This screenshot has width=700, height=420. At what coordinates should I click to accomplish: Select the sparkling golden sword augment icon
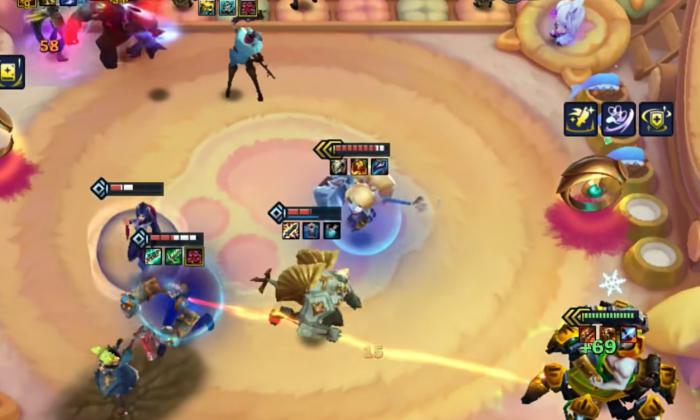[581, 119]
